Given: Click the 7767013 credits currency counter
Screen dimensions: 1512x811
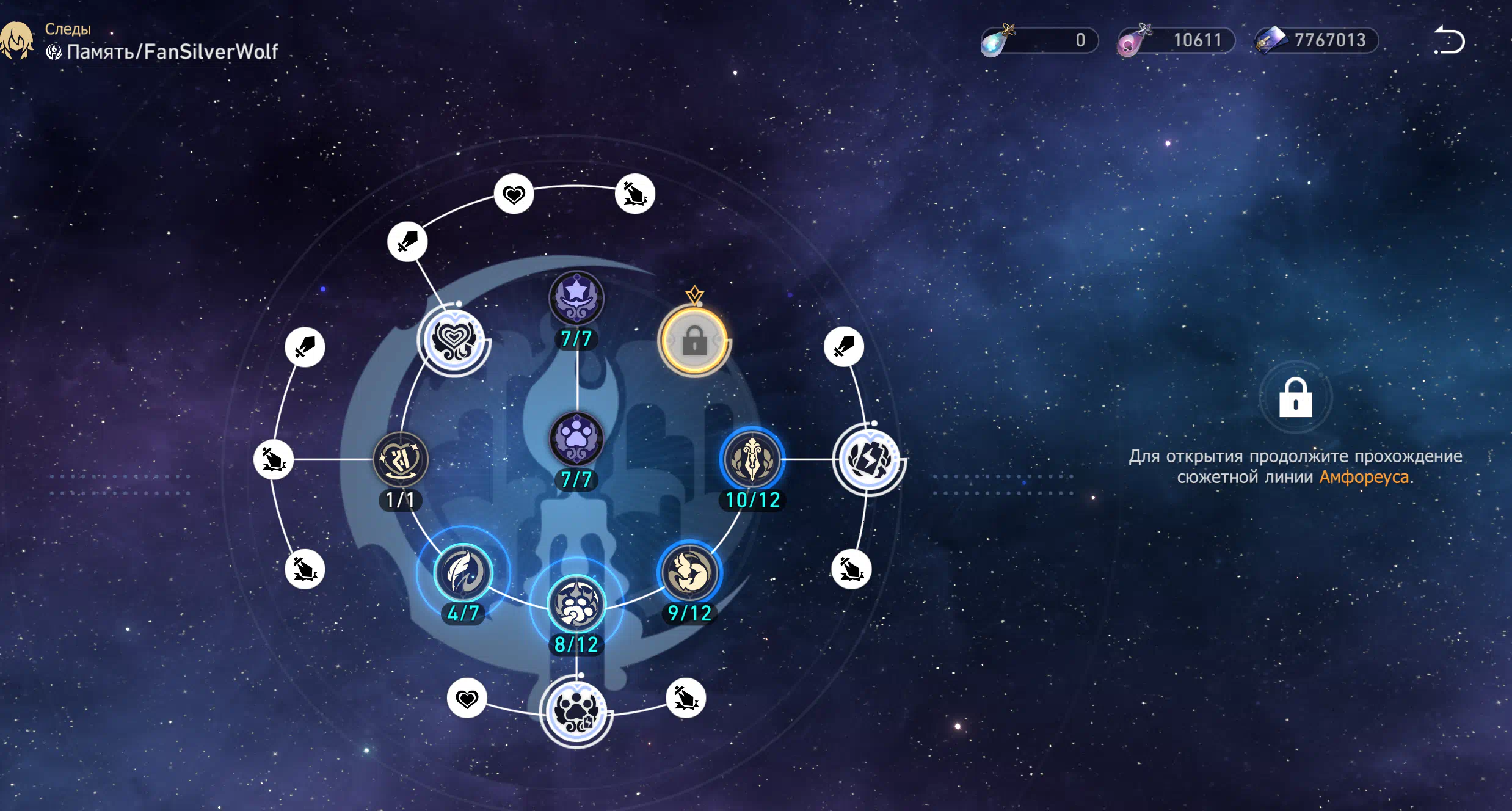Looking at the screenshot, I should tap(1317, 40).
